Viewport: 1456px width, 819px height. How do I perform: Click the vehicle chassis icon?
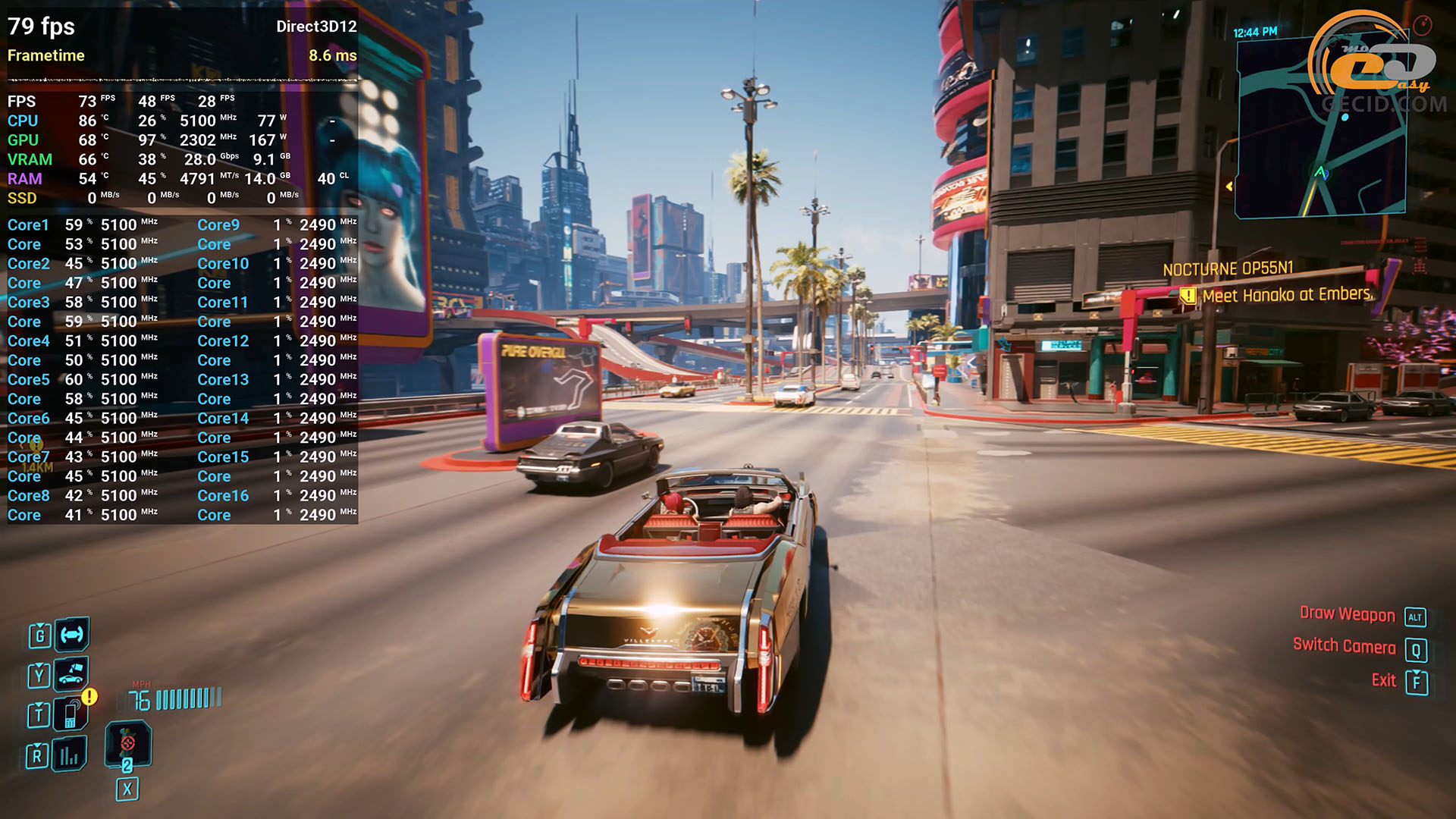(72, 634)
